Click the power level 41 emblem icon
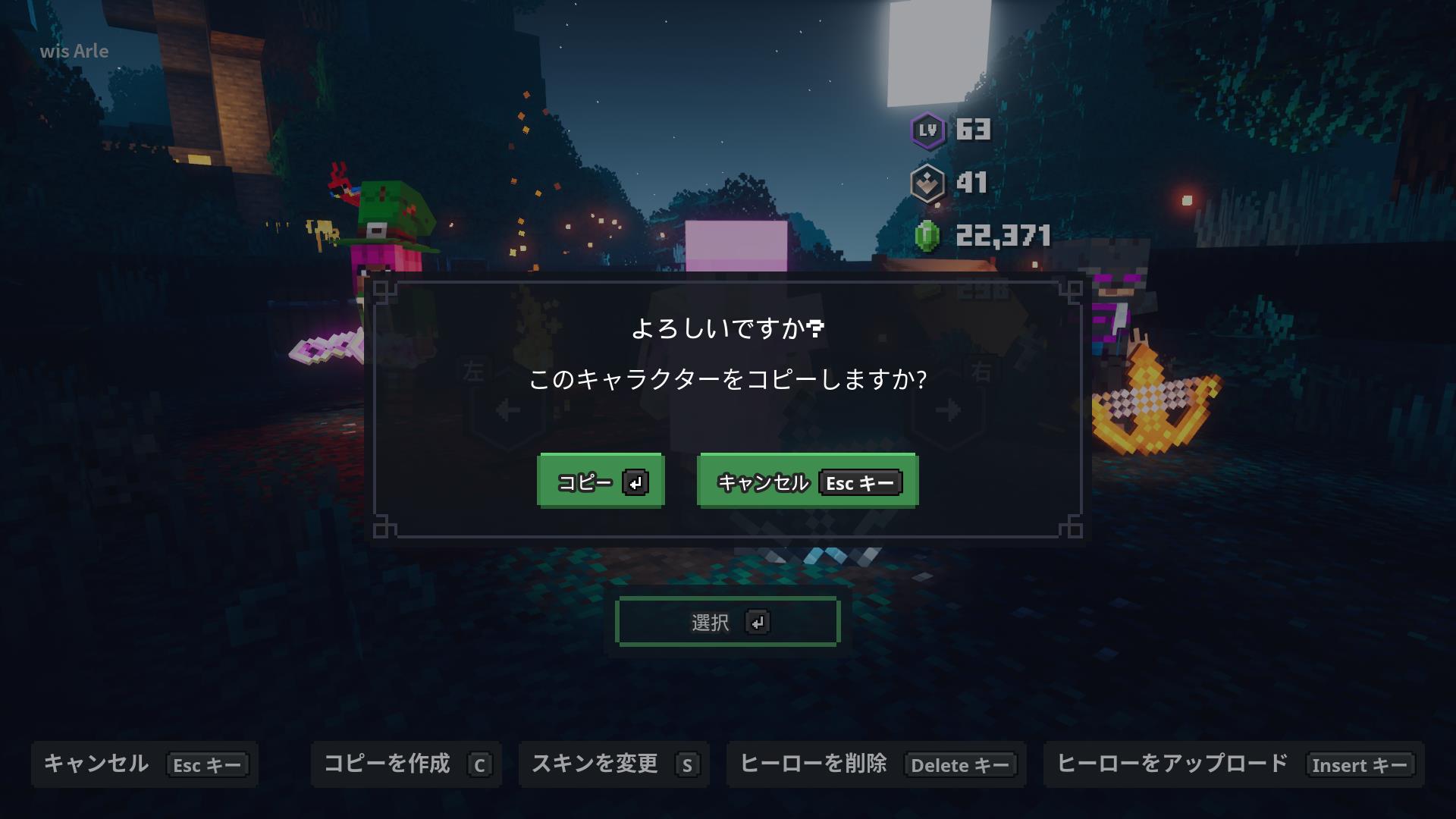The width and height of the screenshot is (1456, 819). tap(928, 183)
